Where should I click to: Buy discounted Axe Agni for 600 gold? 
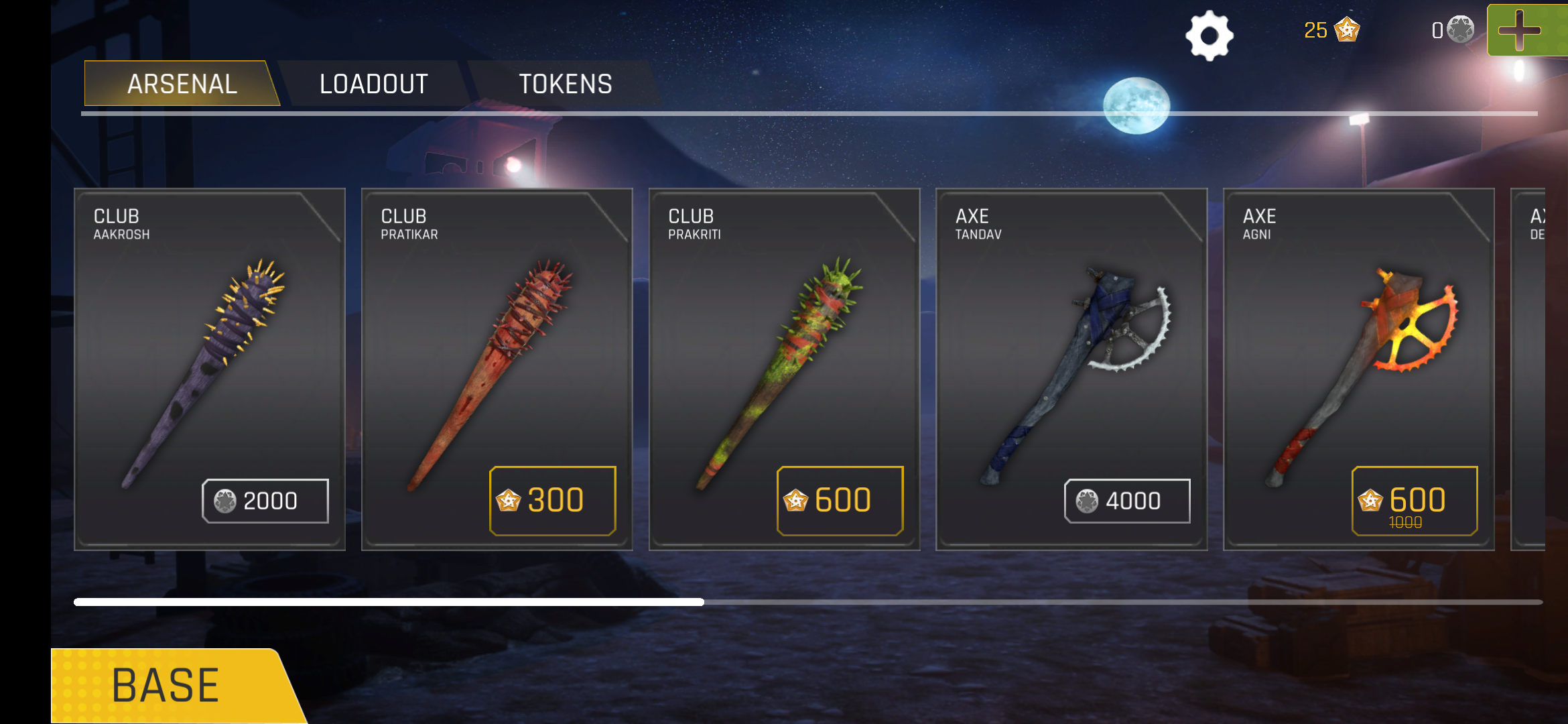tap(1415, 501)
